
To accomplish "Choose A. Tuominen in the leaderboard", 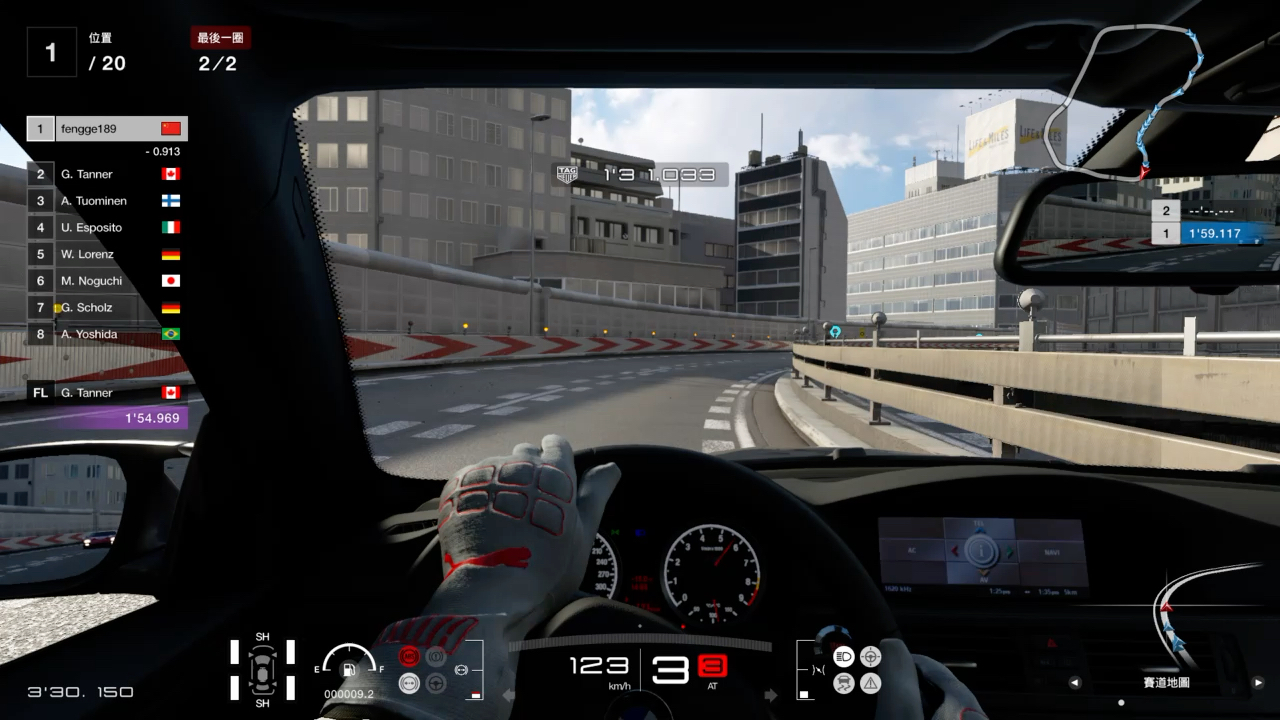I will [x=107, y=201].
